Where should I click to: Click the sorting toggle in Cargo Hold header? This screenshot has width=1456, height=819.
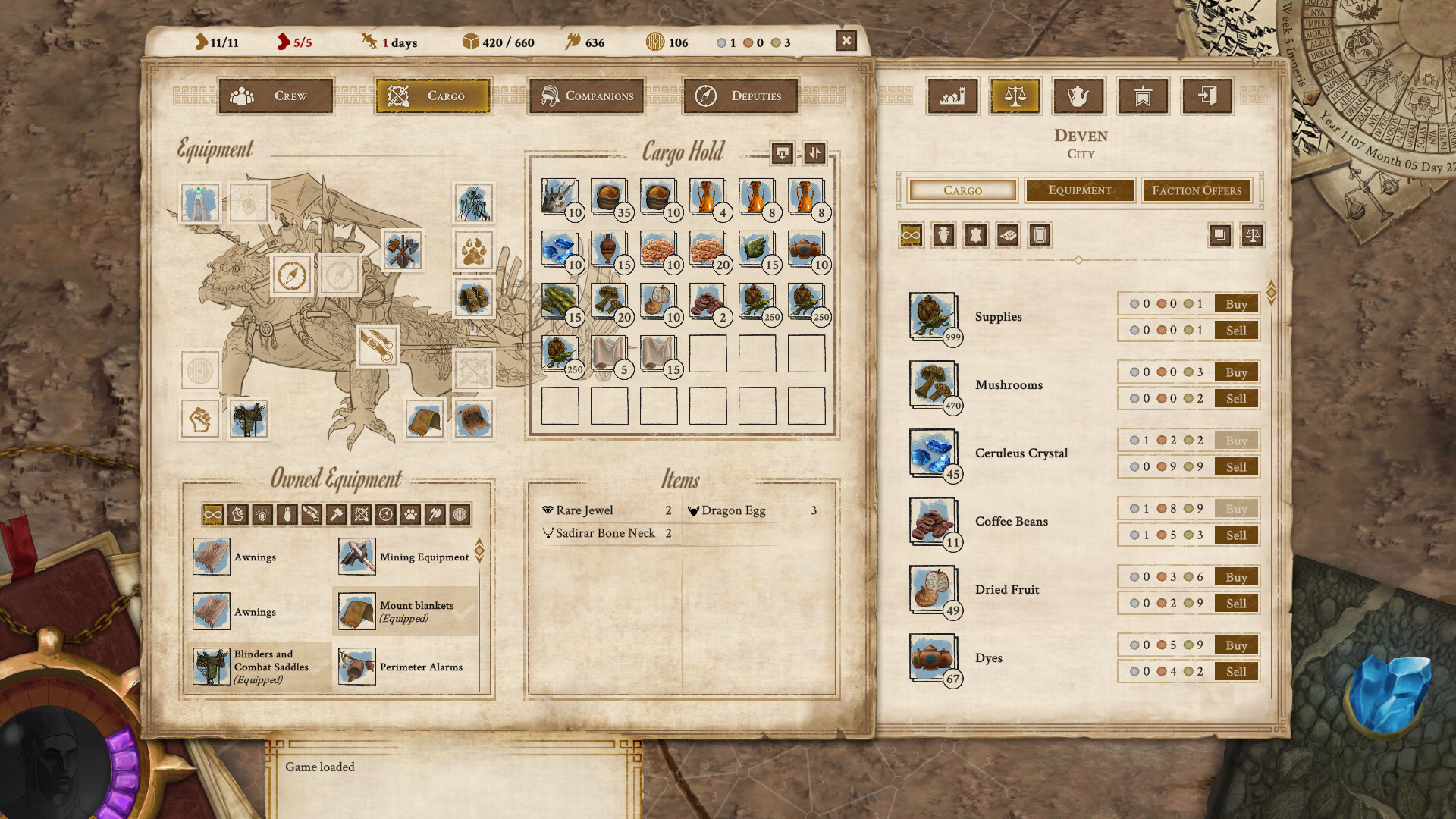[x=815, y=153]
